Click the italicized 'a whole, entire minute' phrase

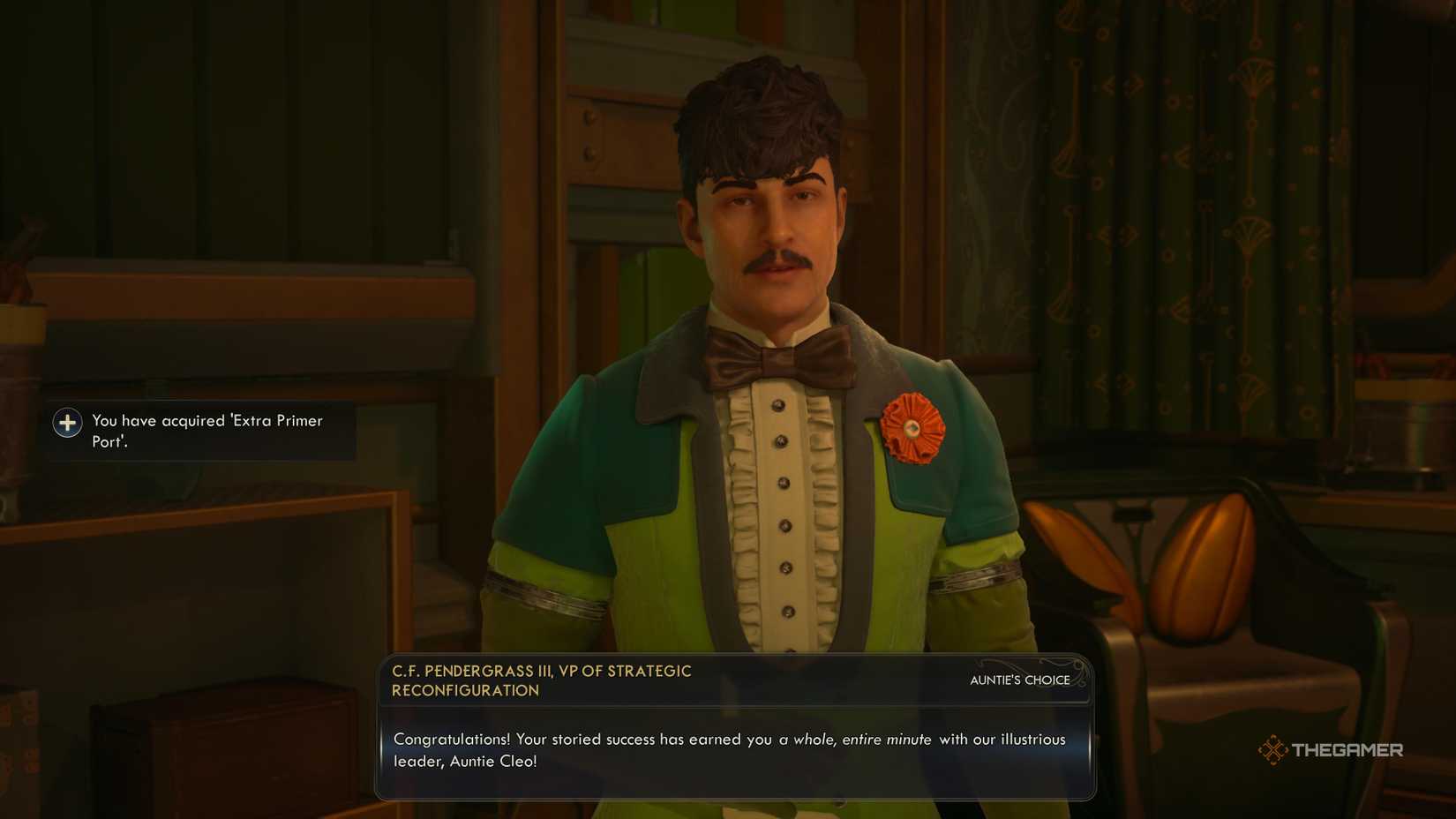tap(855, 740)
